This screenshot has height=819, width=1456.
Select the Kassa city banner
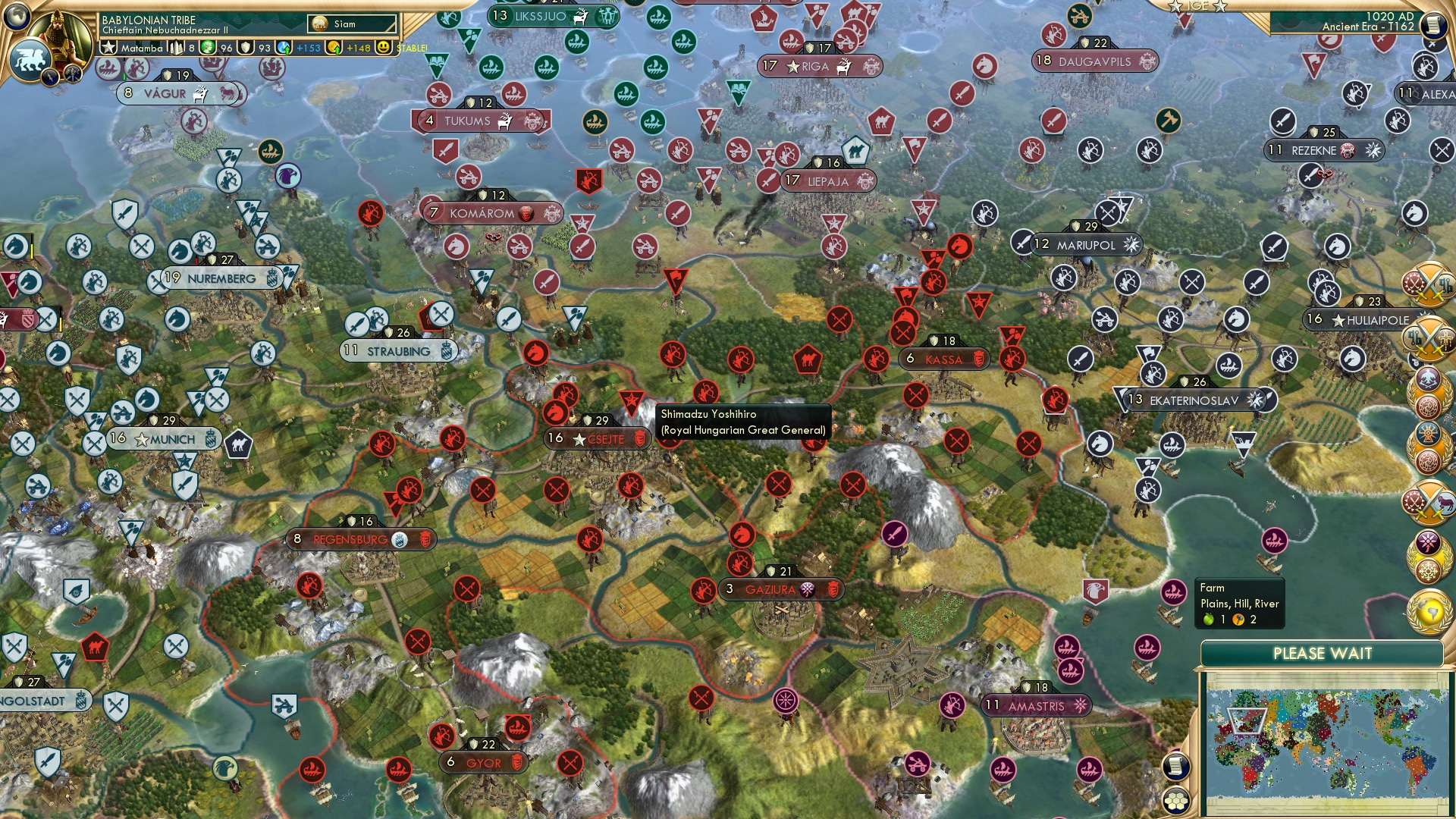[944, 359]
